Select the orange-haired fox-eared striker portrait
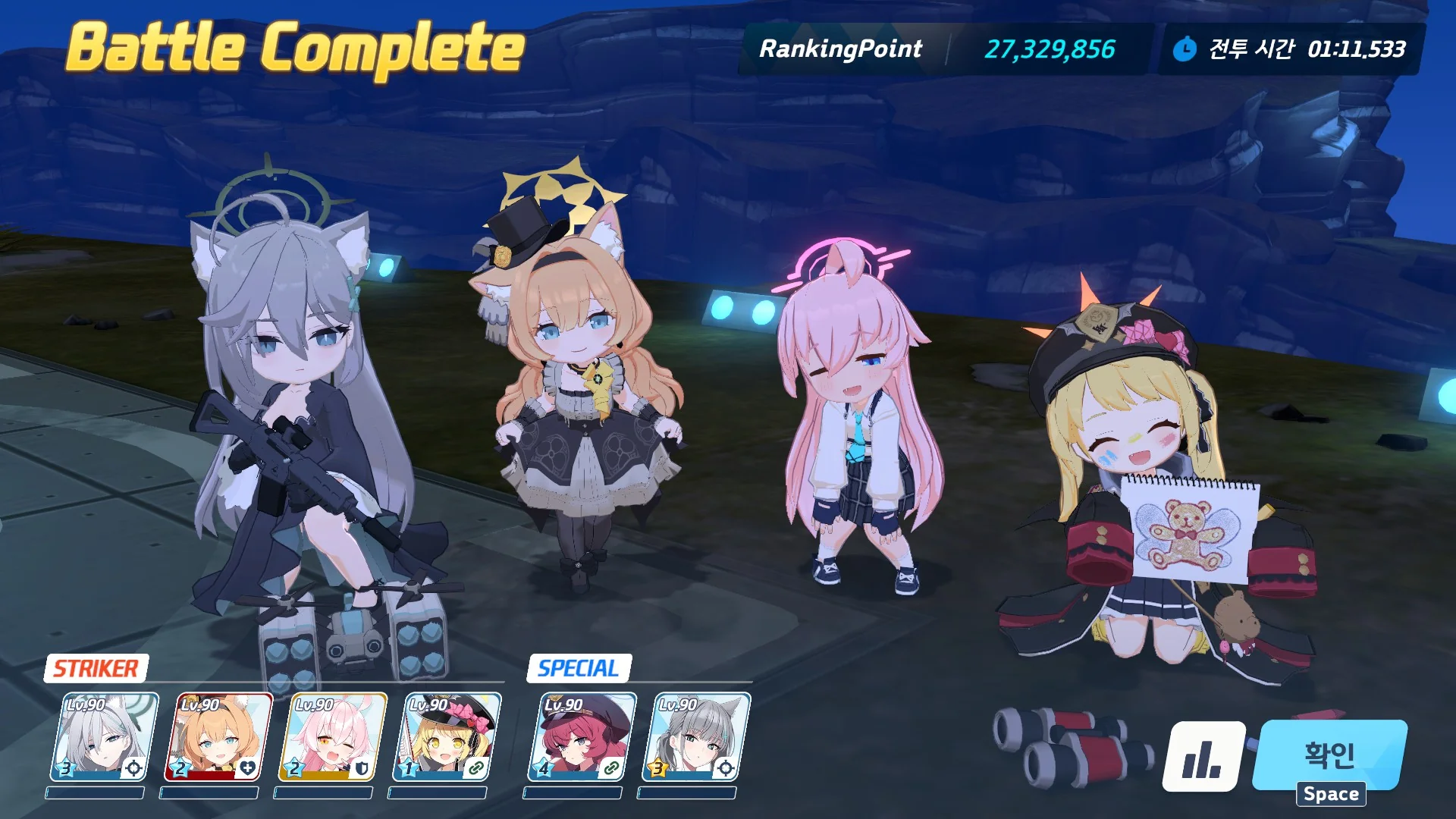1456x819 pixels. pos(218,737)
